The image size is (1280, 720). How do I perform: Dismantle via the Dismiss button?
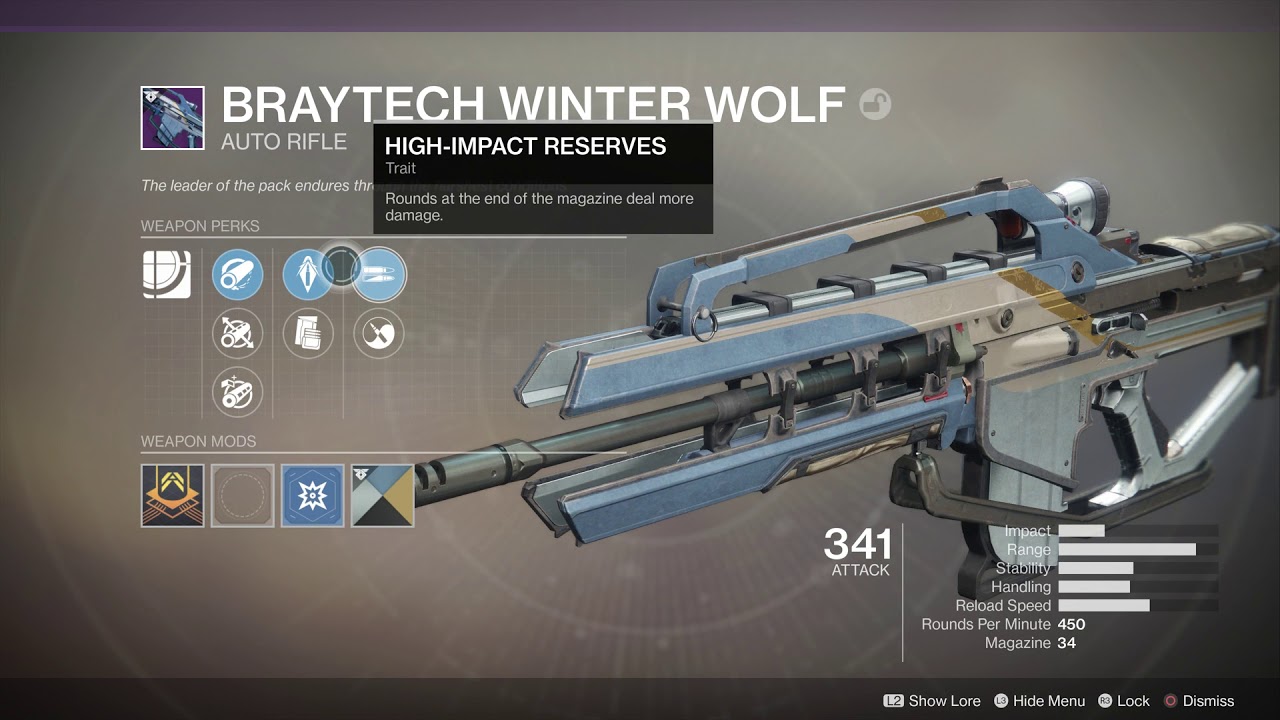1210,701
